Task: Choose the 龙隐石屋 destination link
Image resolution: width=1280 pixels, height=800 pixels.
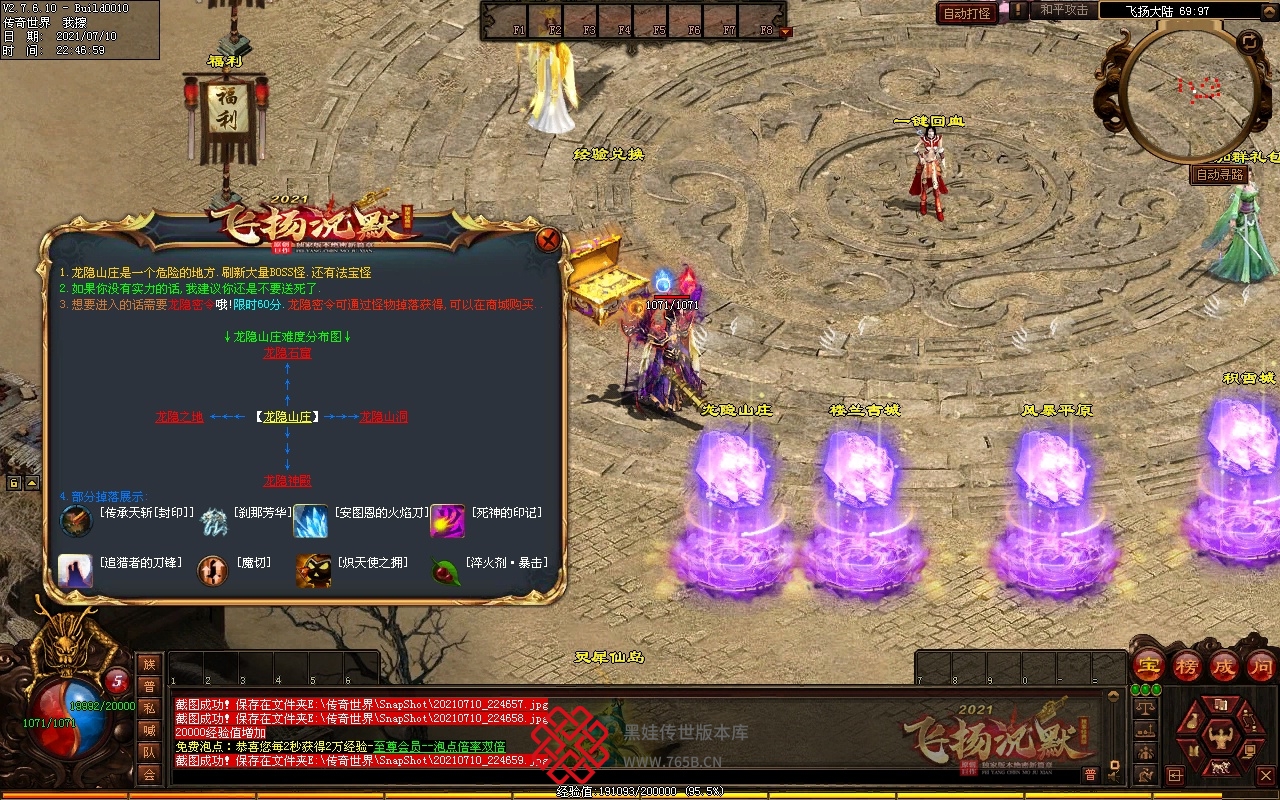Action: pyautogui.click(x=287, y=353)
